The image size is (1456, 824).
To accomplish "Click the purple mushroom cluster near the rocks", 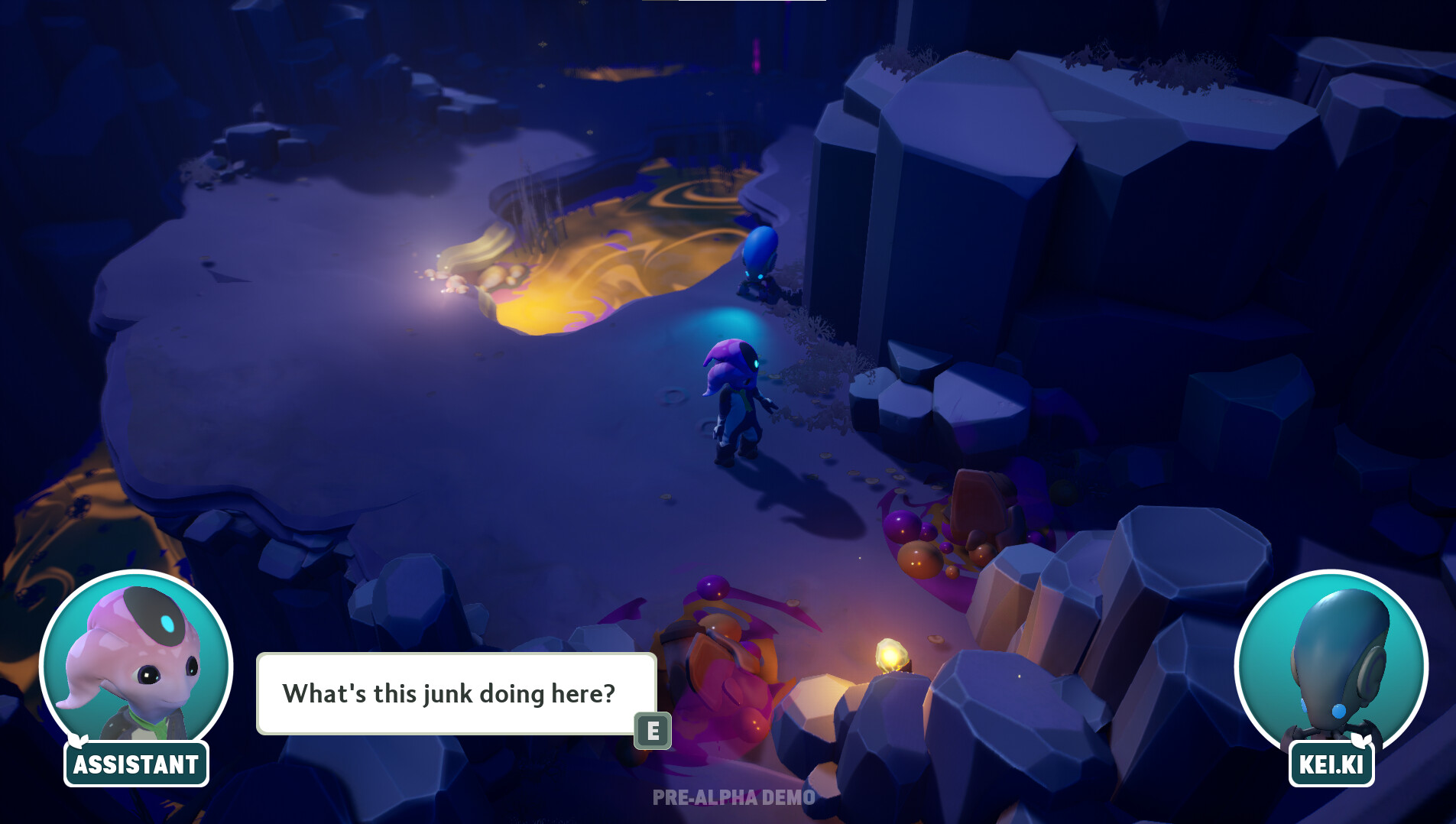I will (x=902, y=527).
